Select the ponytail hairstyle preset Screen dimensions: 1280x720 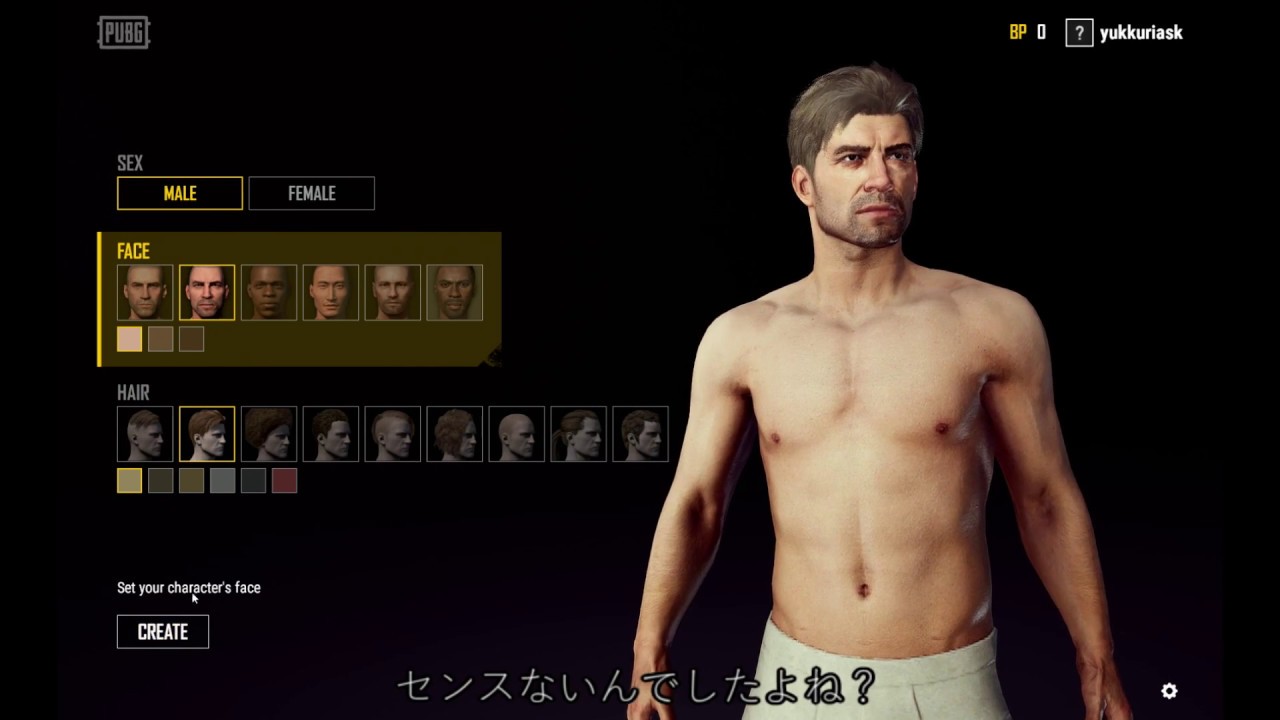[579, 433]
